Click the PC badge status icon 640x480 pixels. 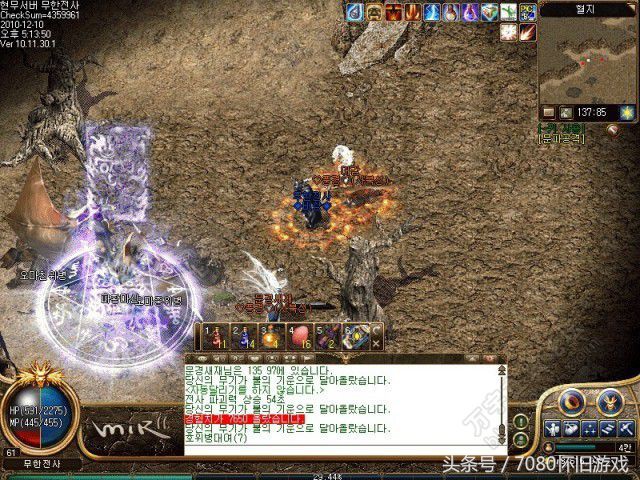[x=528, y=12]
